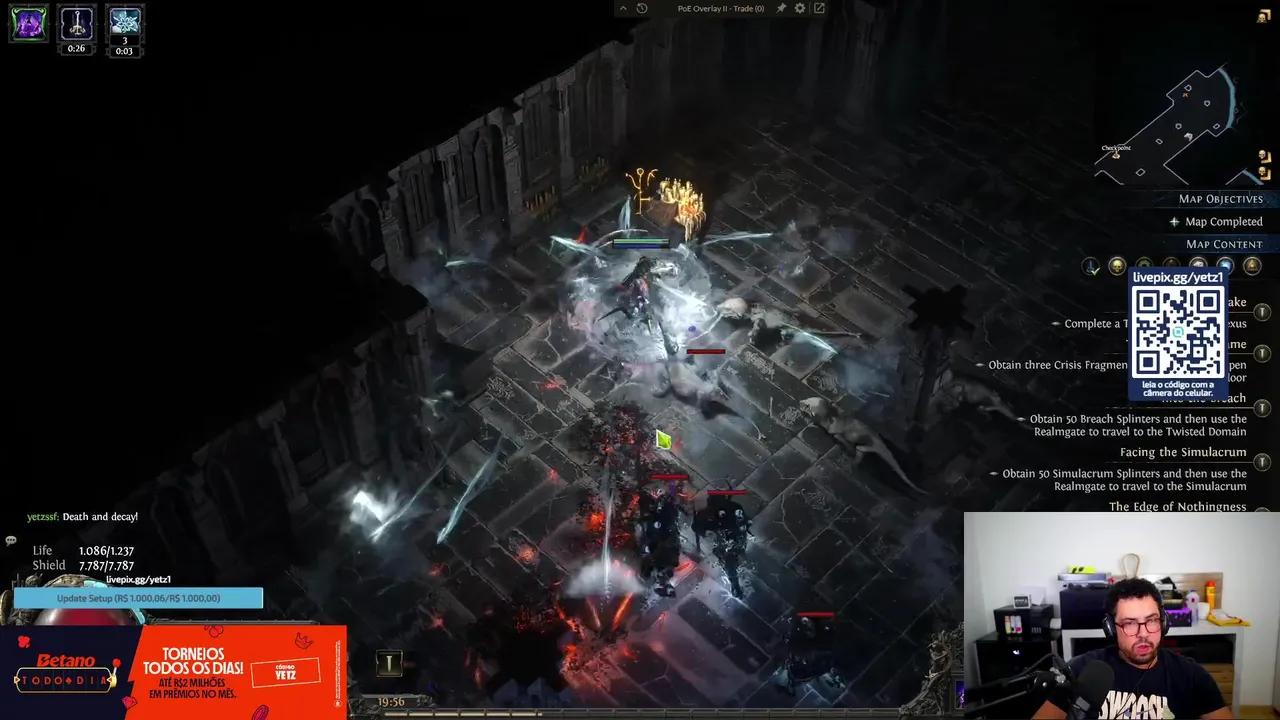The image size is (1280, 720).
Task: Select the golden skull map content icon
Action: click(x=1117, y=266)
